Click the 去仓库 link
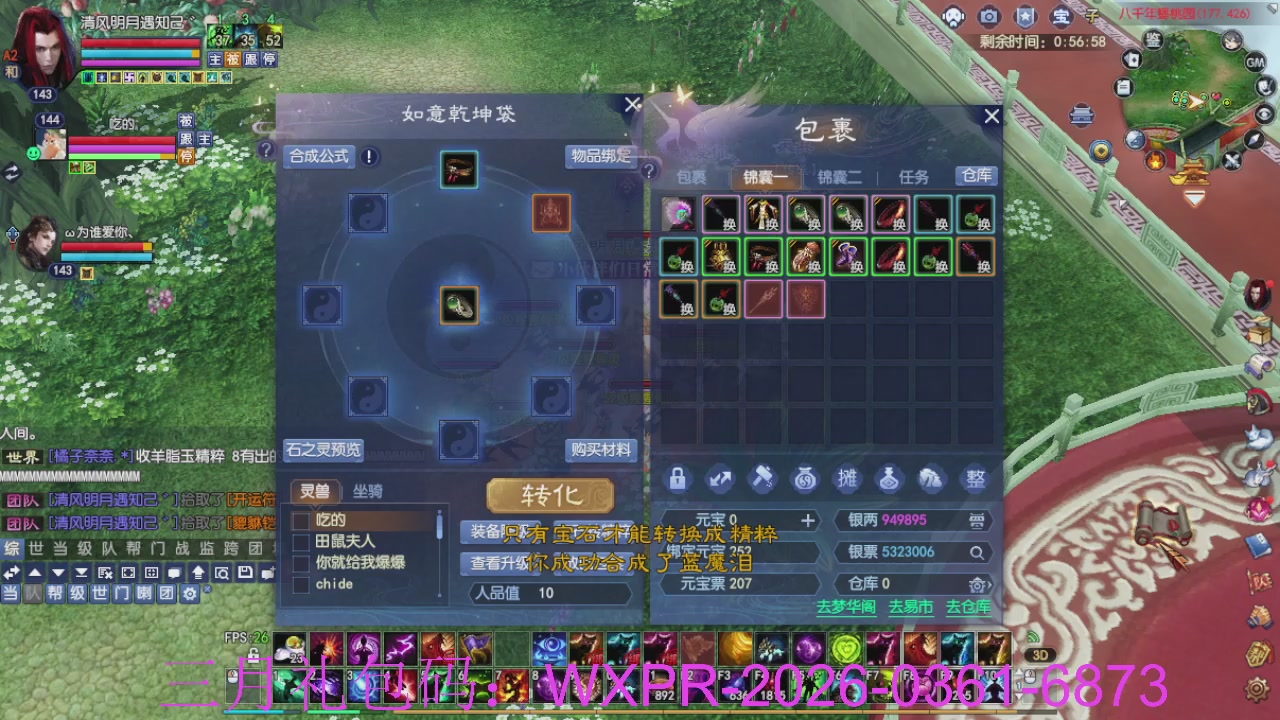Image resolution: width=1280 pixels, height=720 pixels. (968, 605)
